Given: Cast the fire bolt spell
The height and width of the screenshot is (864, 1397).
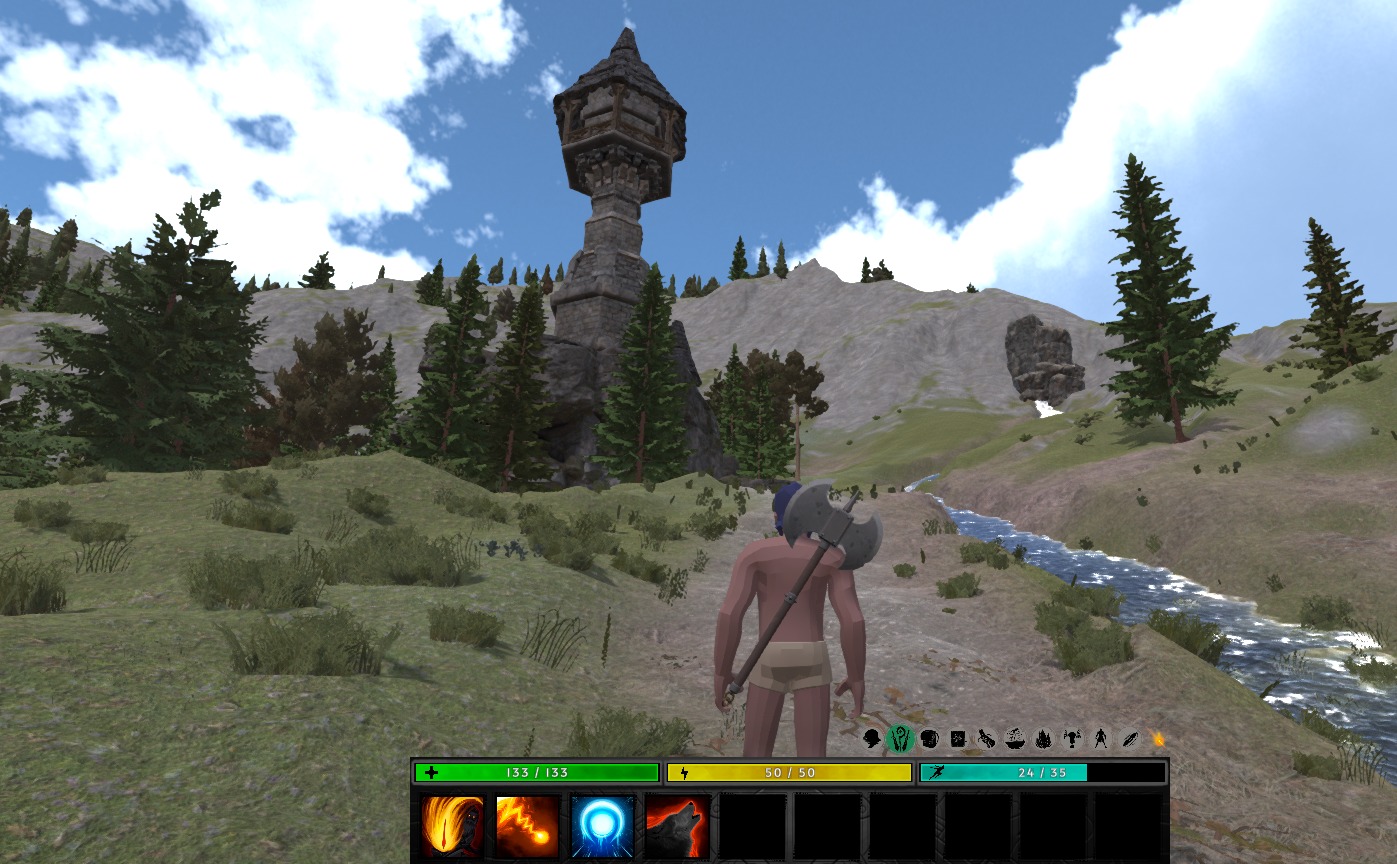Looking at the screenshot, I should point(527,826).
